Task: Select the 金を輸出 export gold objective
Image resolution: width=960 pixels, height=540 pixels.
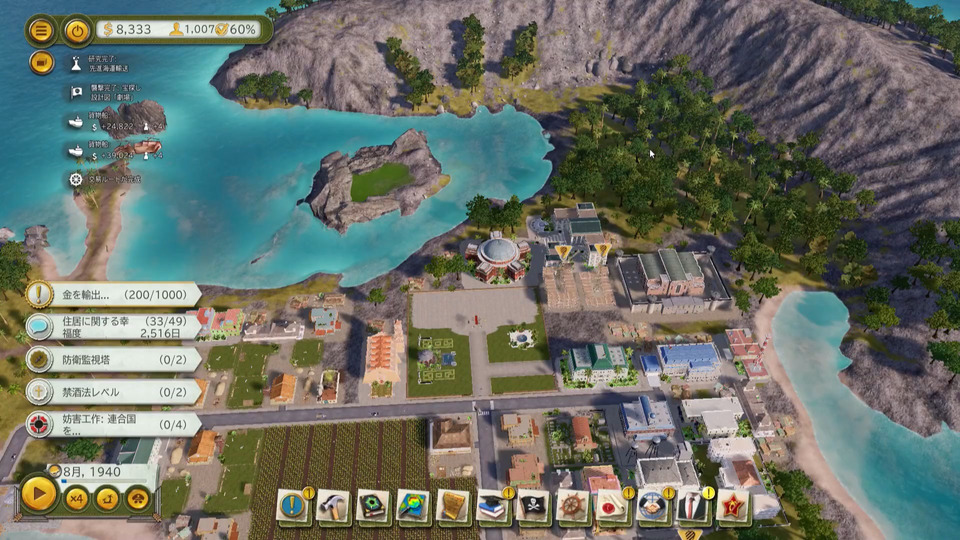Action: click(110, 294)
